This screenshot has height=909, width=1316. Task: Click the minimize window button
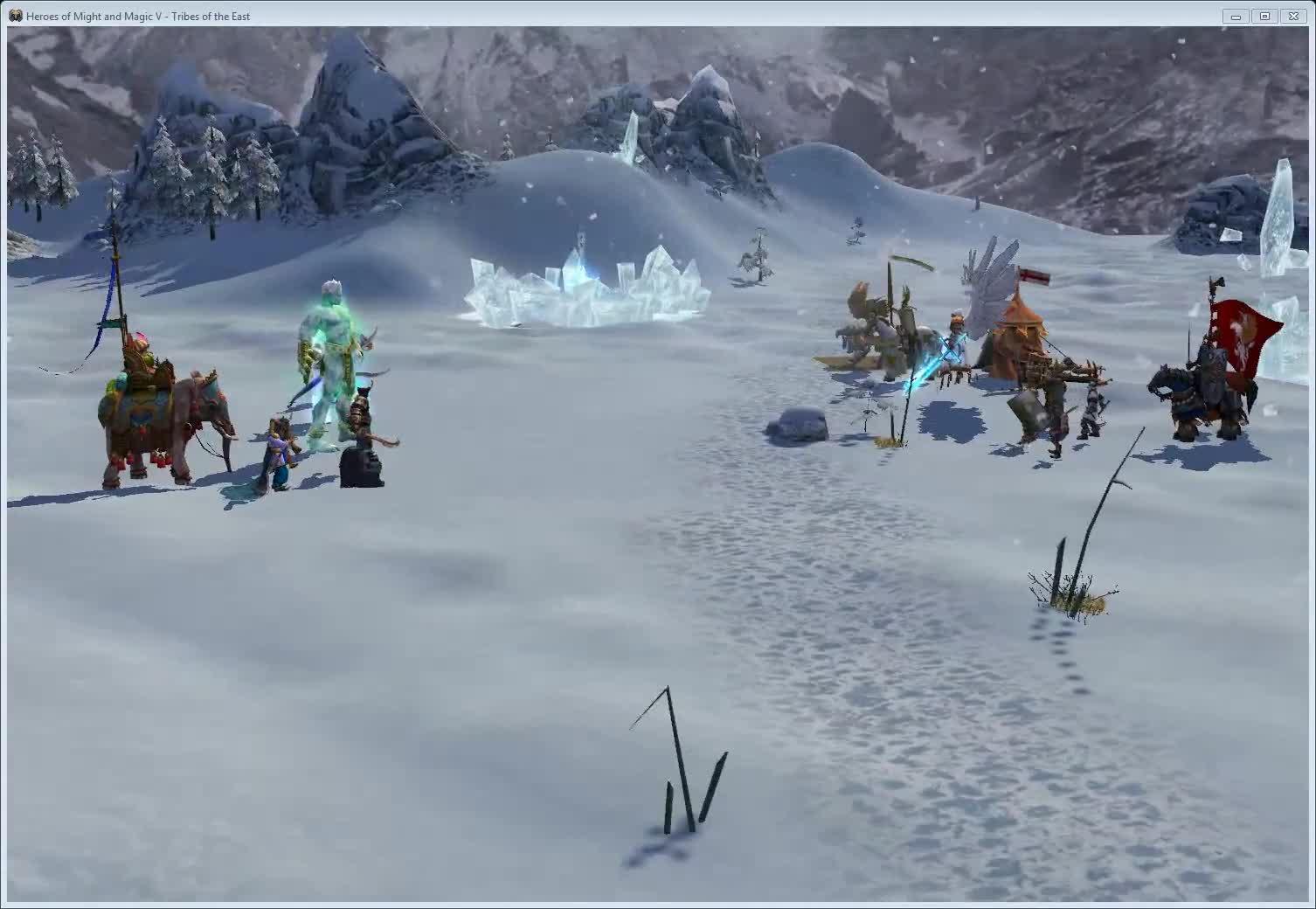(x=1236, y=16)
